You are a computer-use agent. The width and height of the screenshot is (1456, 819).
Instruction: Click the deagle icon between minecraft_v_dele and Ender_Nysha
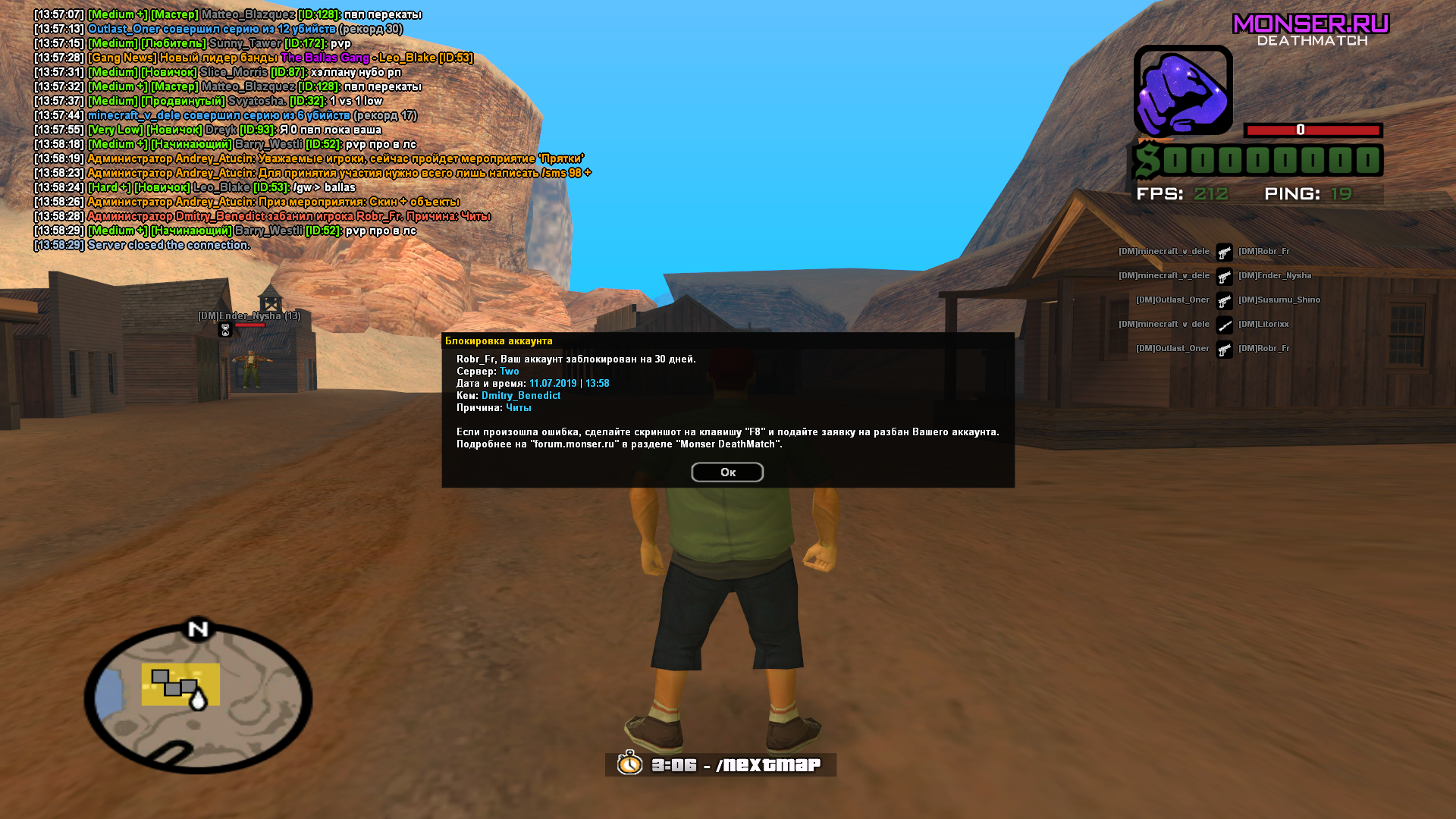[x=1224, y=275]
